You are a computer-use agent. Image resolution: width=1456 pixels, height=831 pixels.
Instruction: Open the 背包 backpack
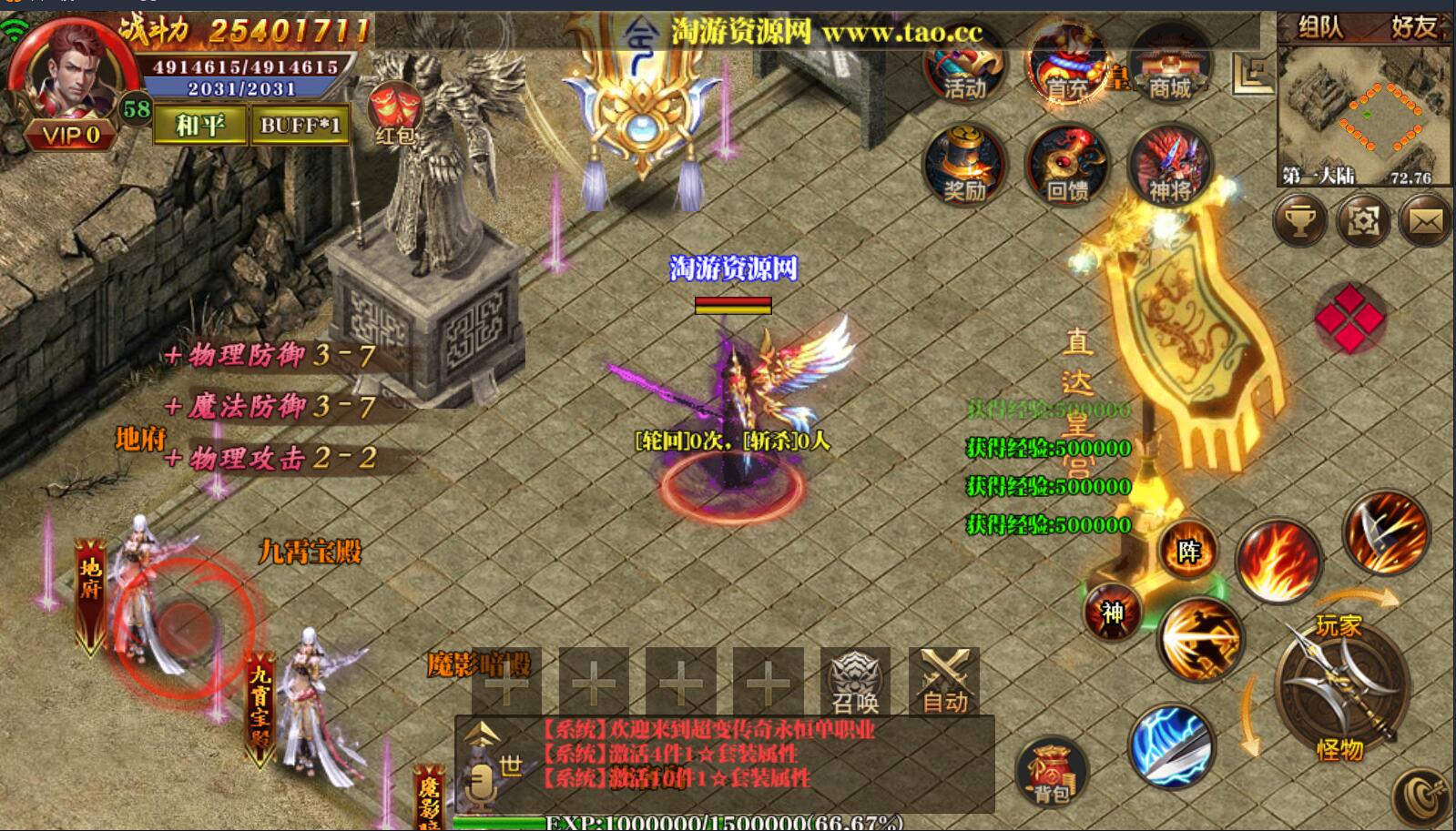point(1052,774)
